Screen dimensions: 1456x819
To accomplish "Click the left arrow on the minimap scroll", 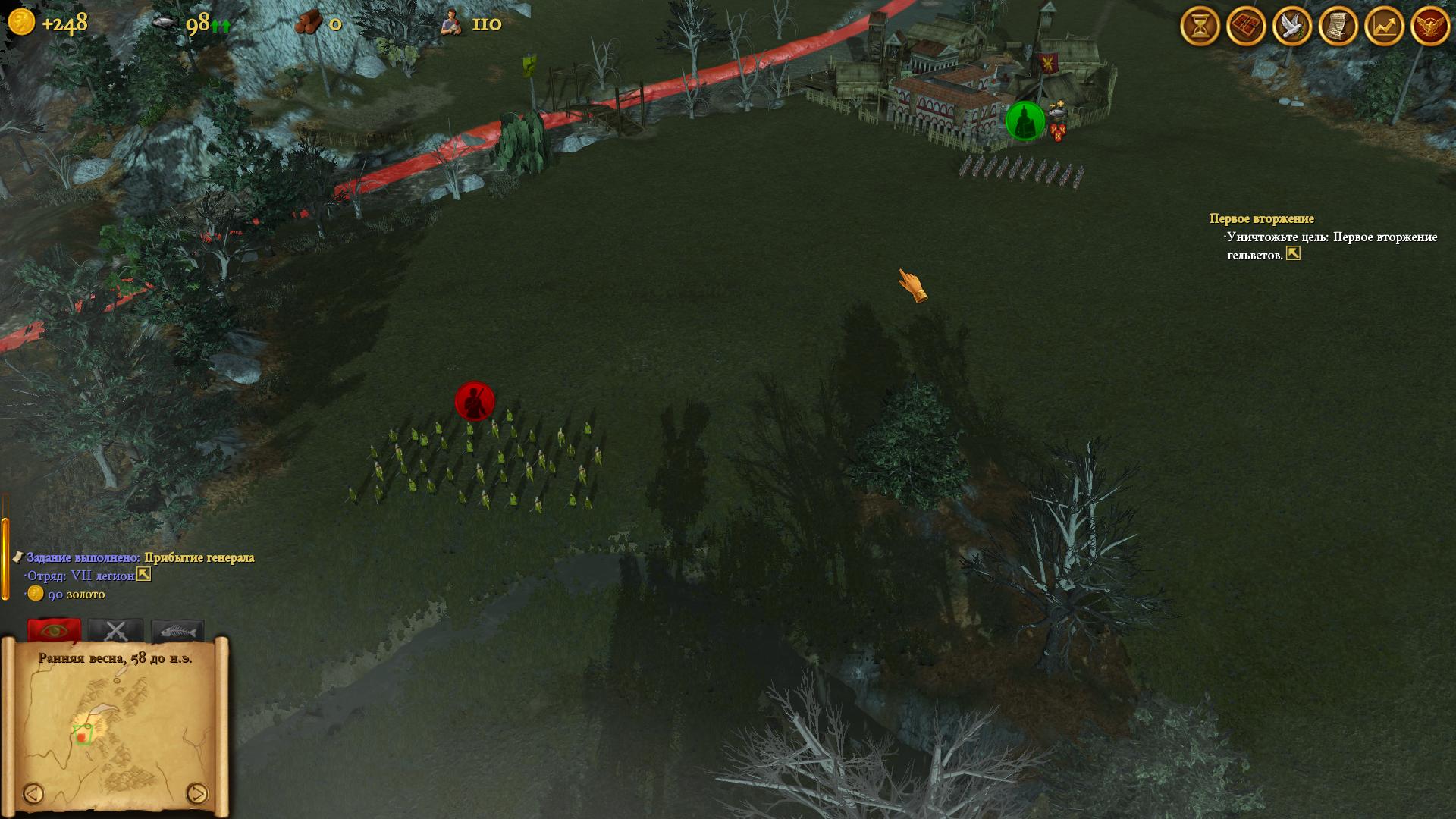I will click(x=33, y=793).
